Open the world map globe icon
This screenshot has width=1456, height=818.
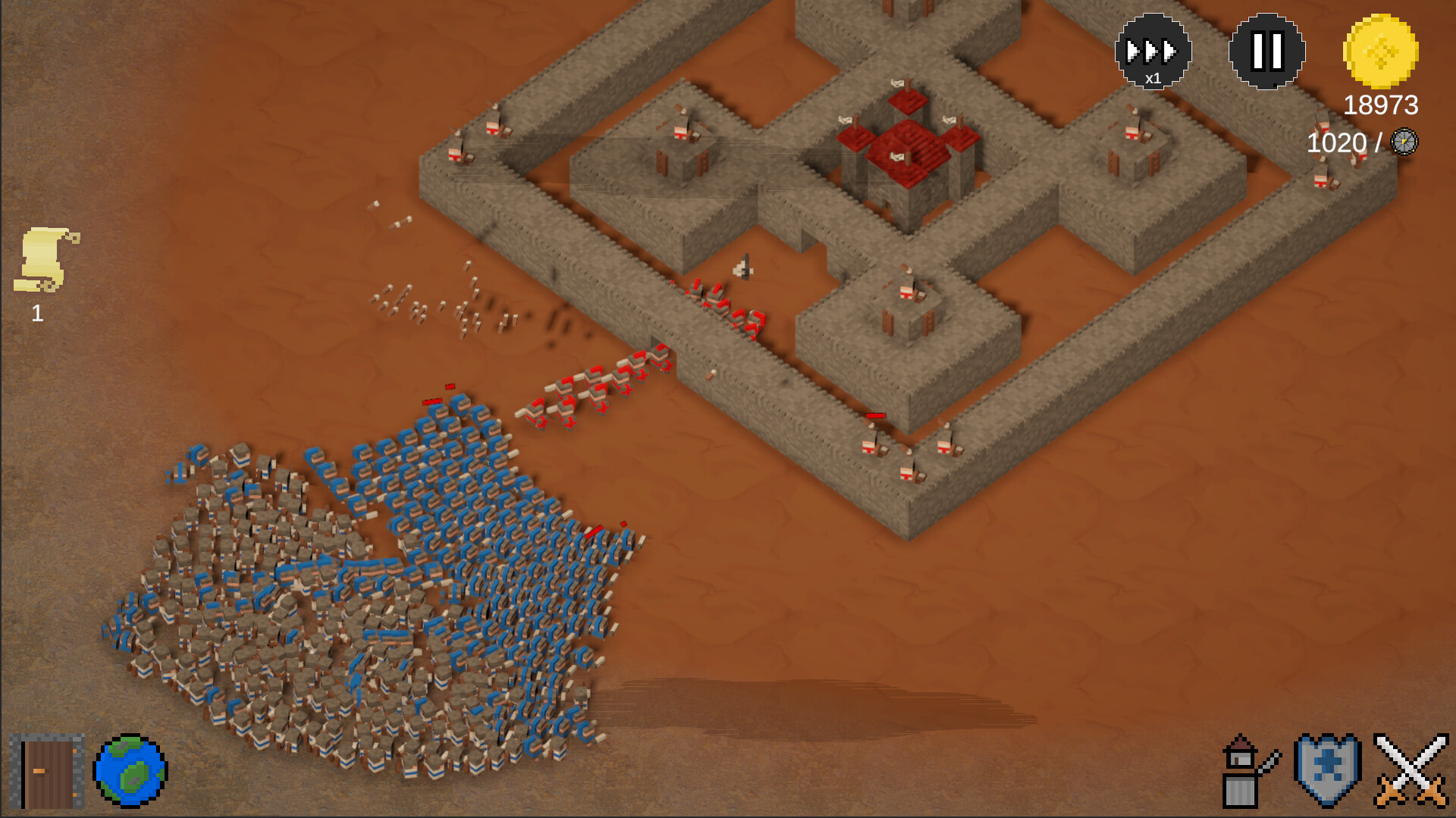[130, 771]
